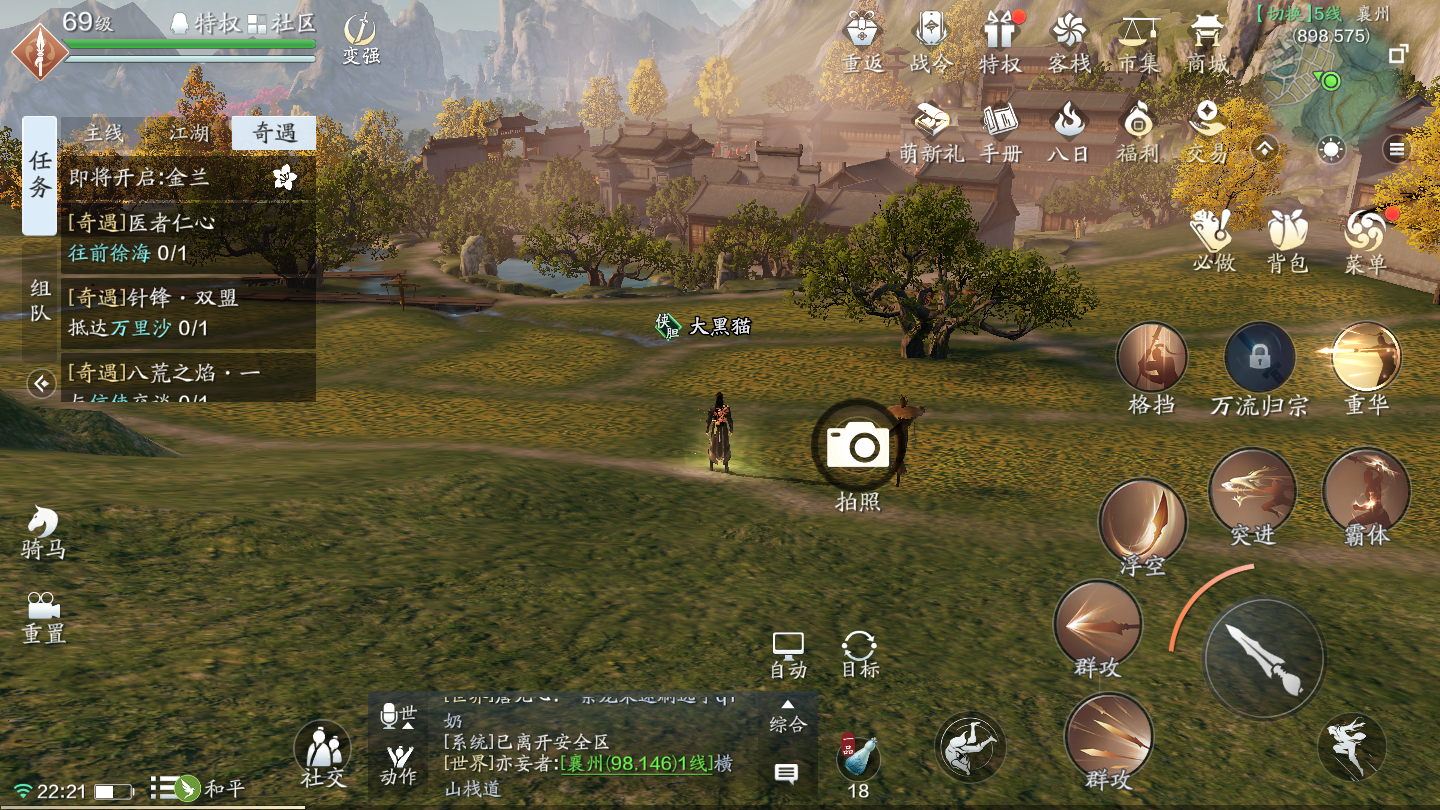1440x810 pixels.
Task: Check the 必做 daily tasks
Action: click(1214, 240)
